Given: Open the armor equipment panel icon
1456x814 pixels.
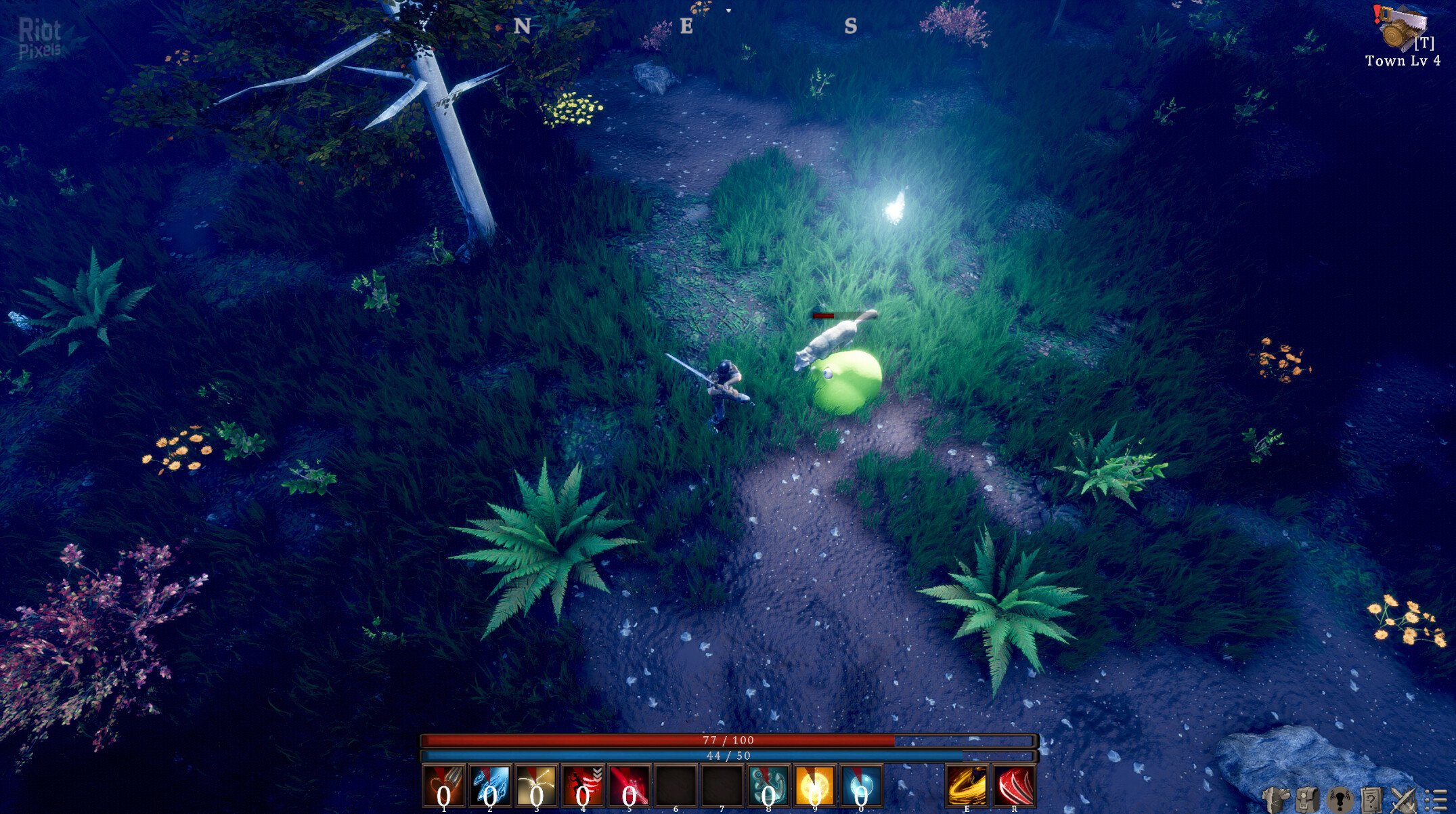Looking at the screenshot, I should pos(1276,800).
